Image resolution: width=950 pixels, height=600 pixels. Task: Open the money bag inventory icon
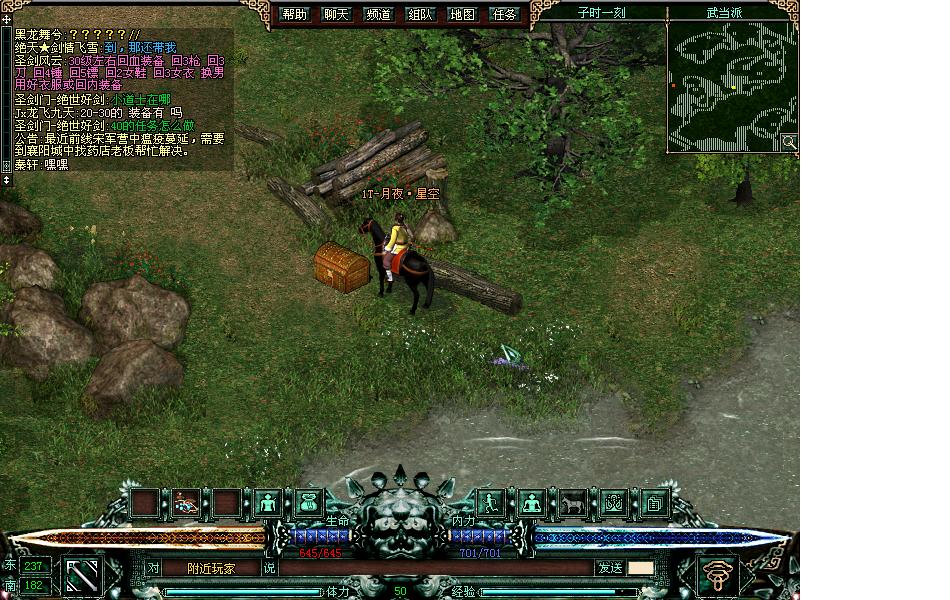click(x=309, y=503)
